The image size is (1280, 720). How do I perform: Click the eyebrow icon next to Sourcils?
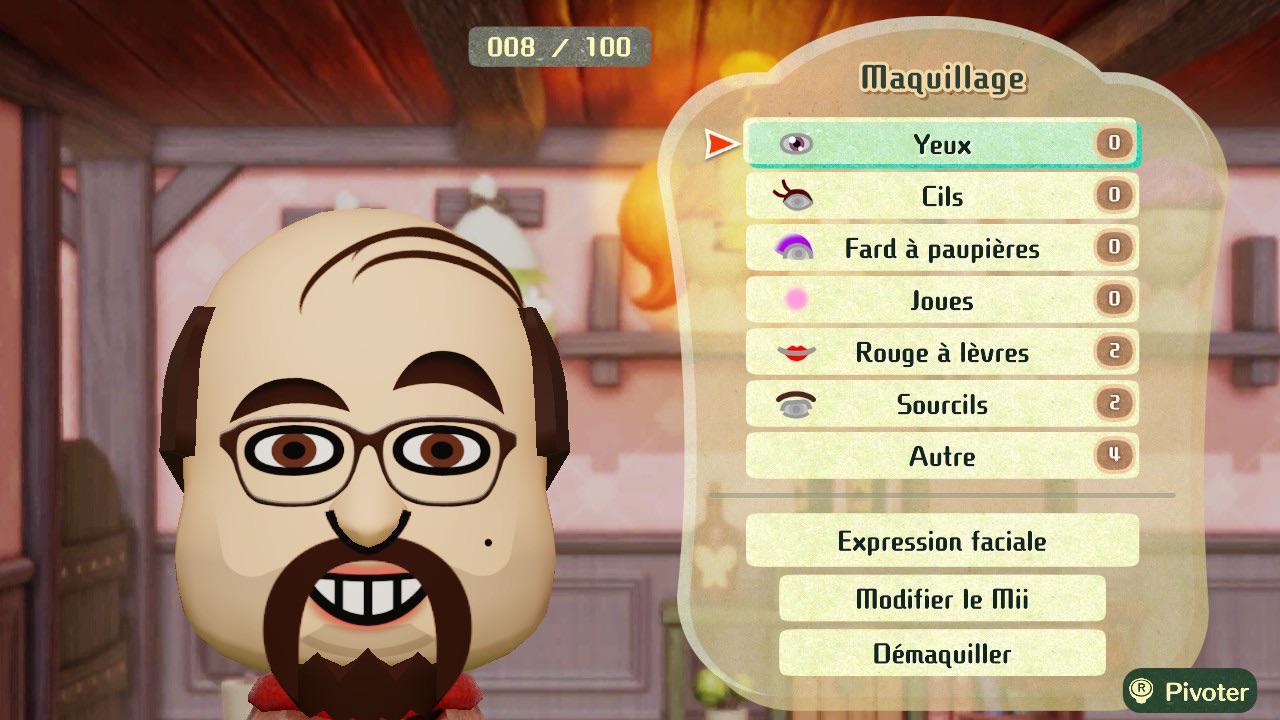click(796, 404)
